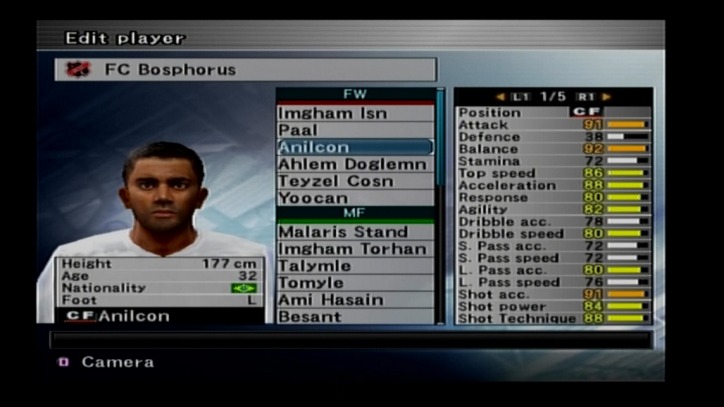Select midfielder Malaris Stand
The image size is (724, 407).
click(x=355, y=232)
